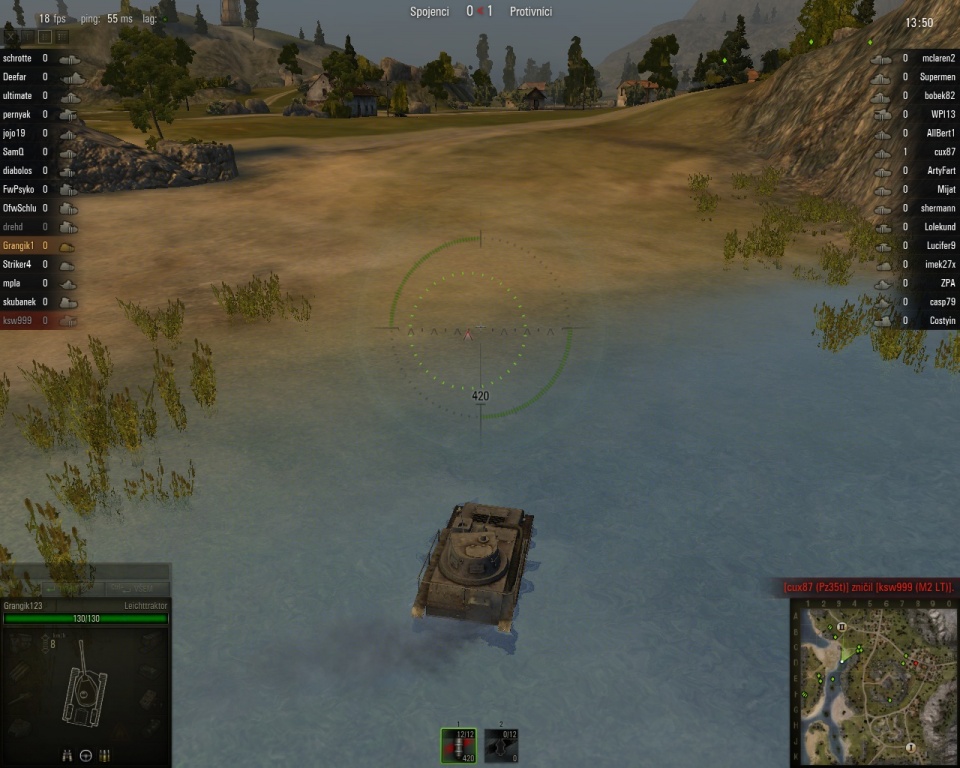Click enemy player mclaren2's row

[918, 59]
